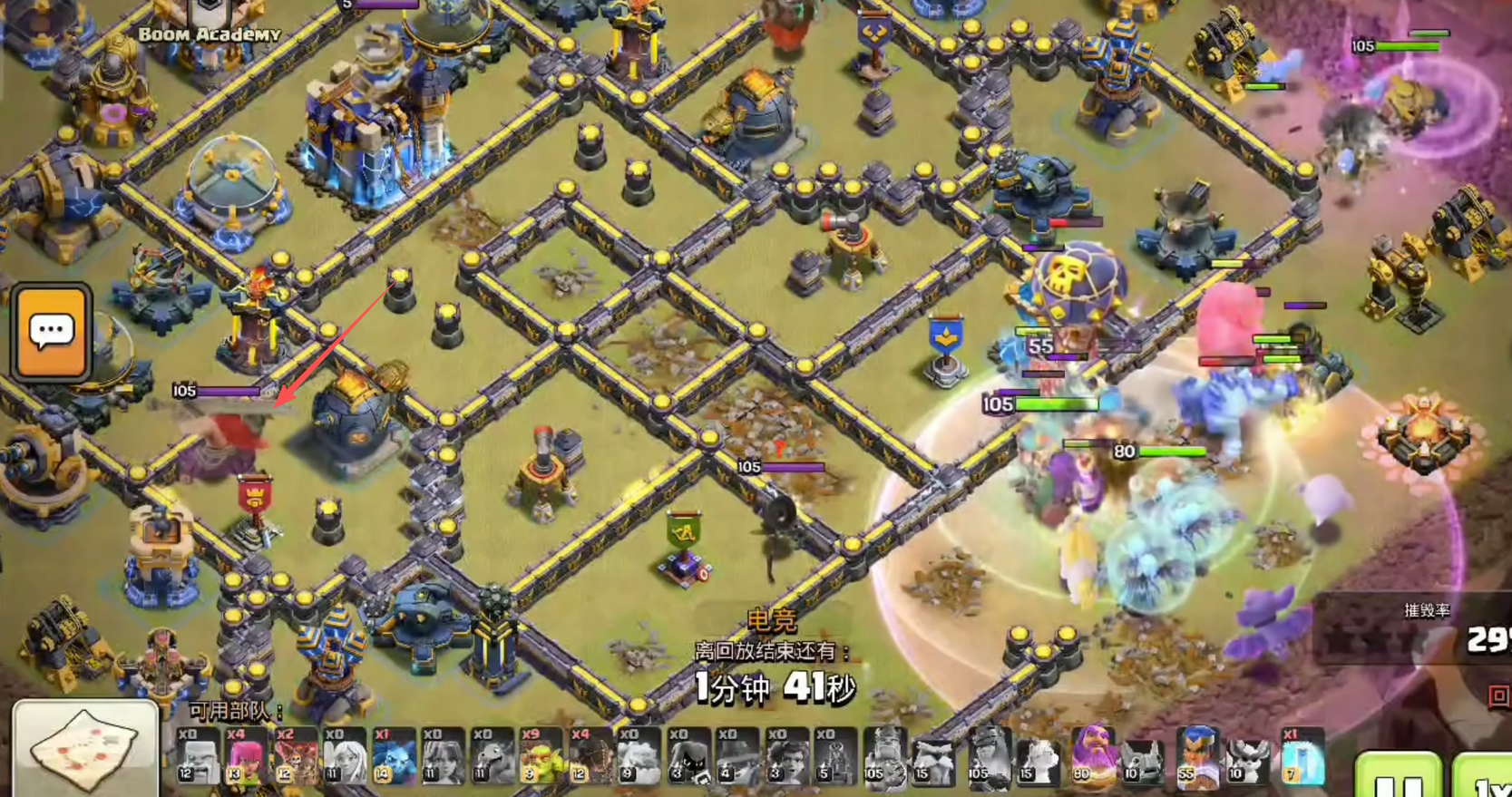Select the Barbarian King hero slot
Image resolution: width=1512 pixels, height=797 pixels.
[885, 755]
